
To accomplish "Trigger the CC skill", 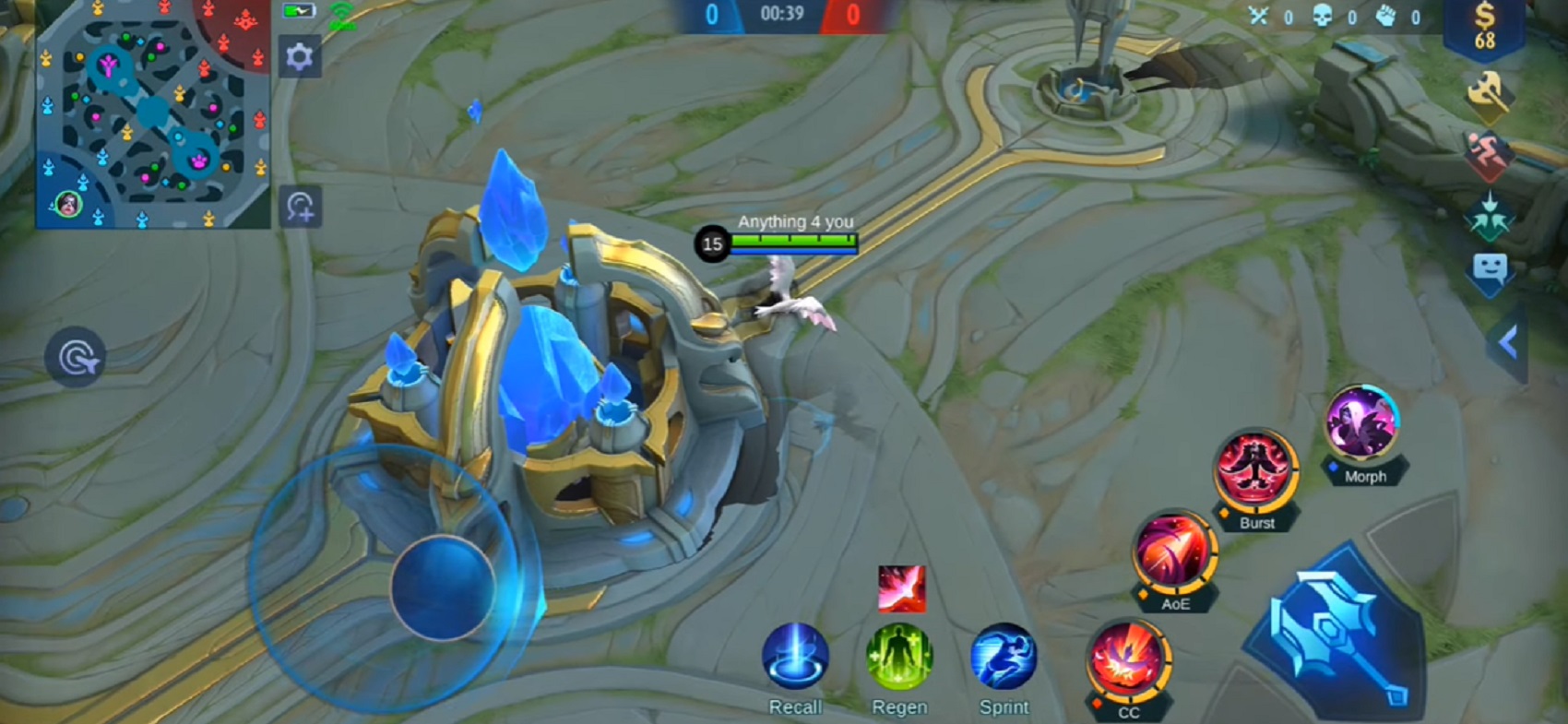I will [1127, 660].
